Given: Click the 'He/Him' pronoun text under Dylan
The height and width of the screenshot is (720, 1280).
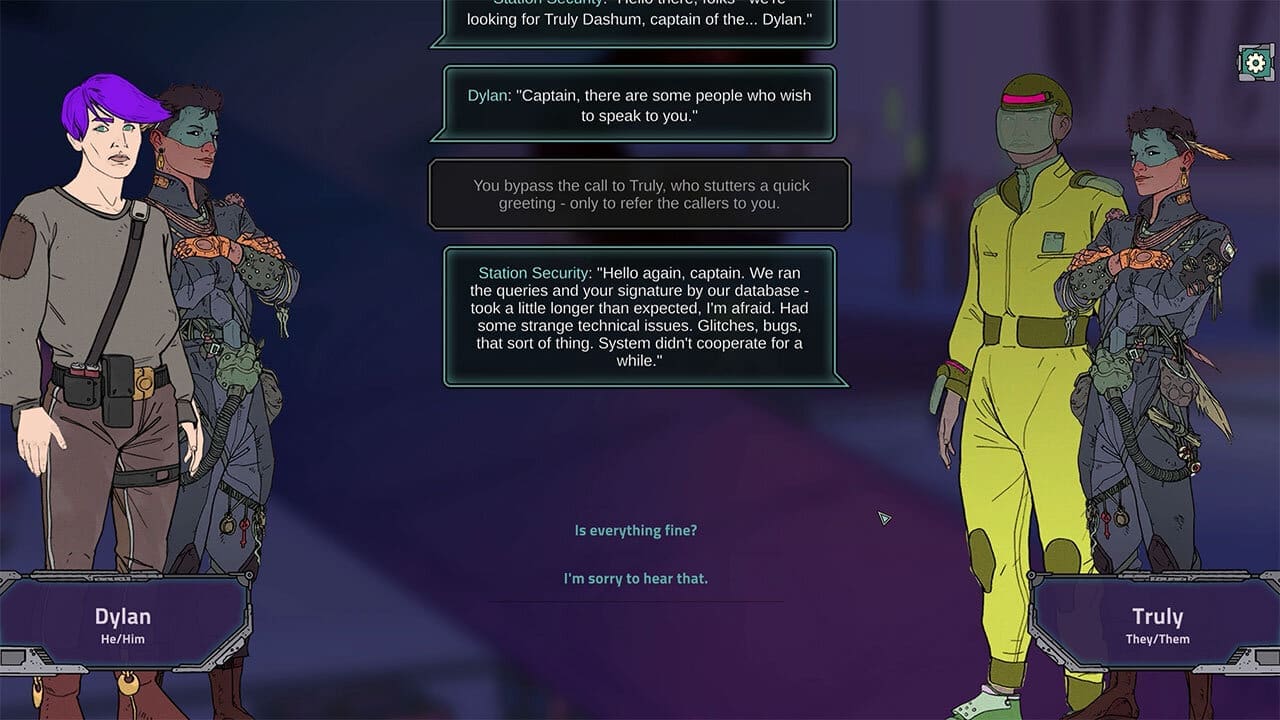Looking at the screenshot, I should (122, 637).
